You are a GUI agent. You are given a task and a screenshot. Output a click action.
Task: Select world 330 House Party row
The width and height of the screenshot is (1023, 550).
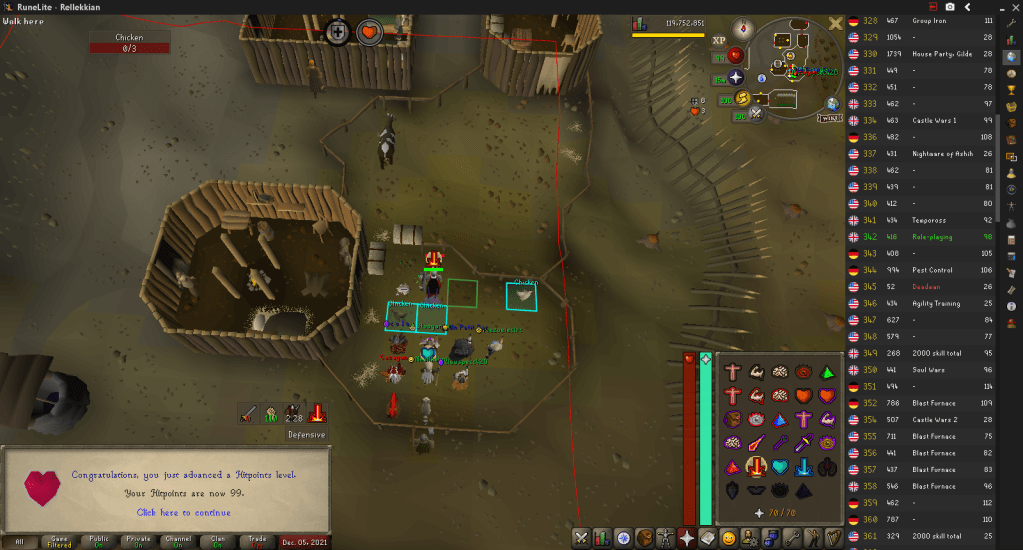(930, 54)
